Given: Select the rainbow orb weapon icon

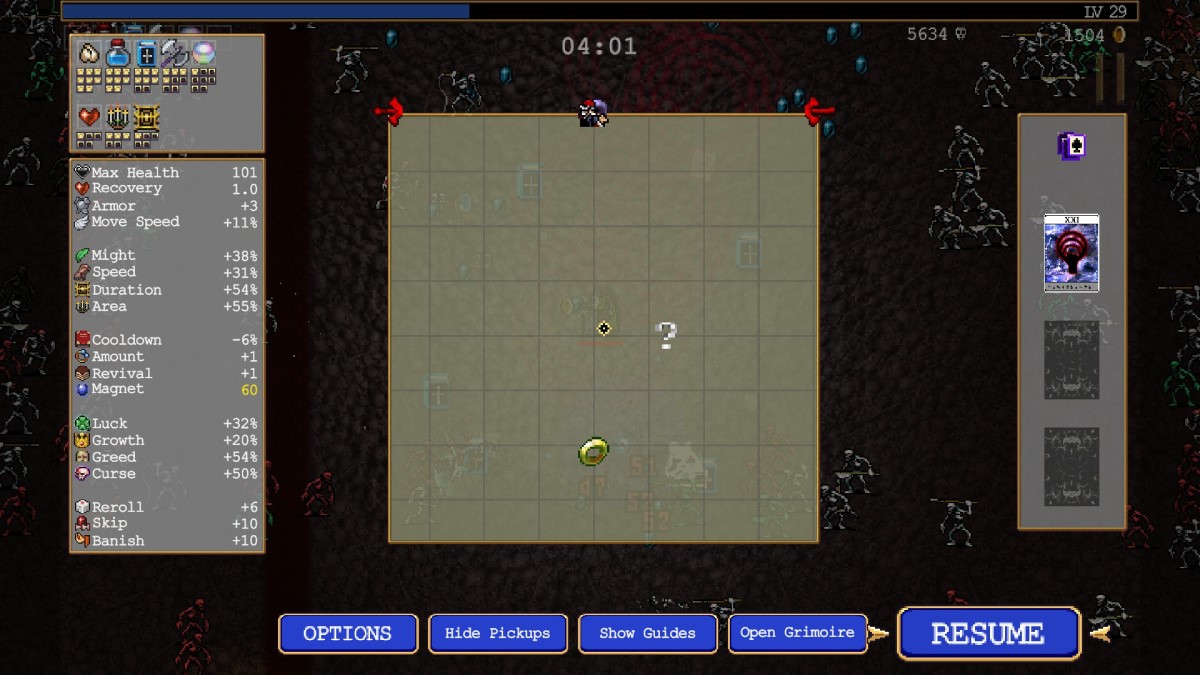Looking at the screenshot, I should (x=204, y=54).
